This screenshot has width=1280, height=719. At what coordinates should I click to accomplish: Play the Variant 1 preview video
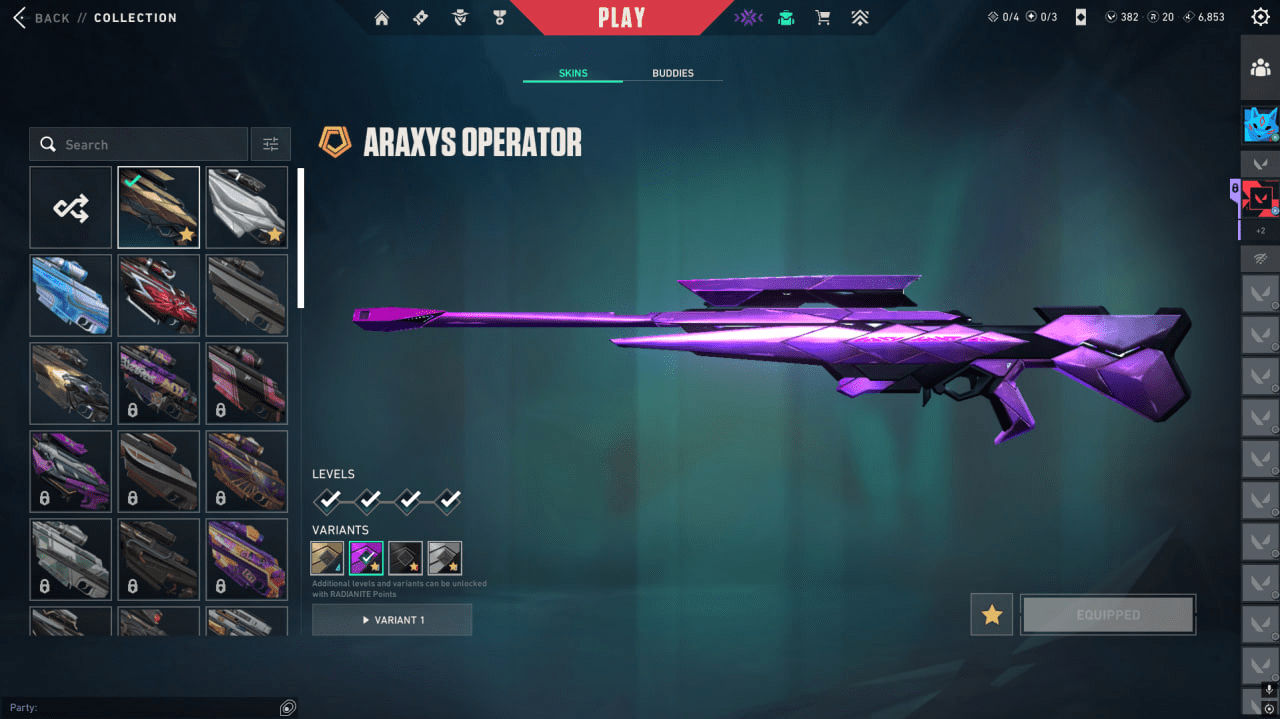coord(392,620)
